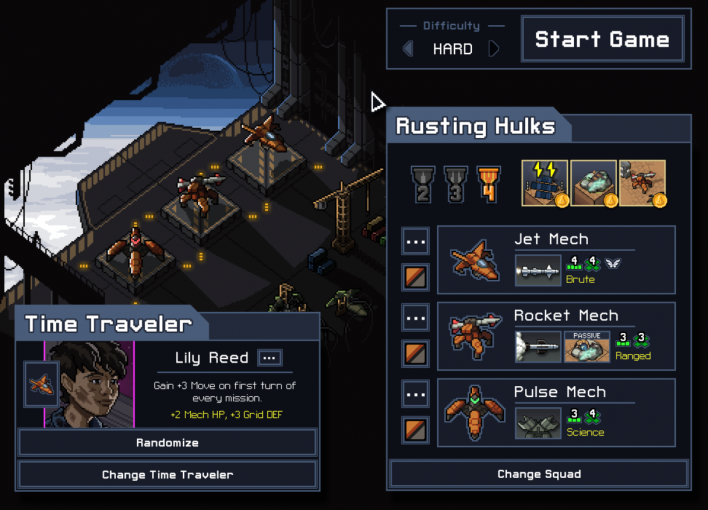Click the color swatch beside Jet Mech
The height and width of the screenshot is (510, 708).
(416, 277)
